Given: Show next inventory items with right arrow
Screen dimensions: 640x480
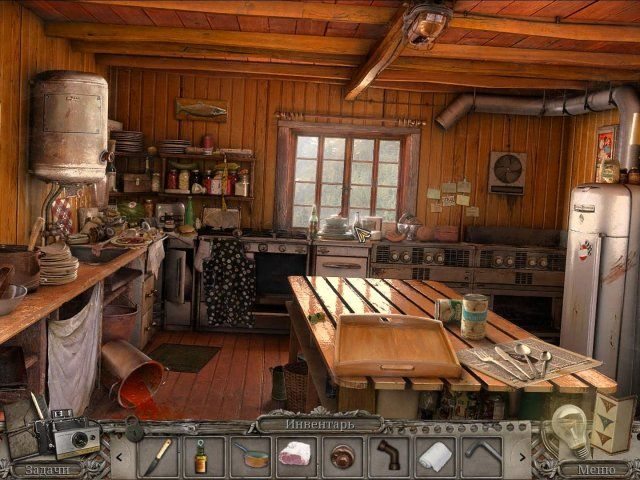Looking at the screenshot, I should (524, 457).
